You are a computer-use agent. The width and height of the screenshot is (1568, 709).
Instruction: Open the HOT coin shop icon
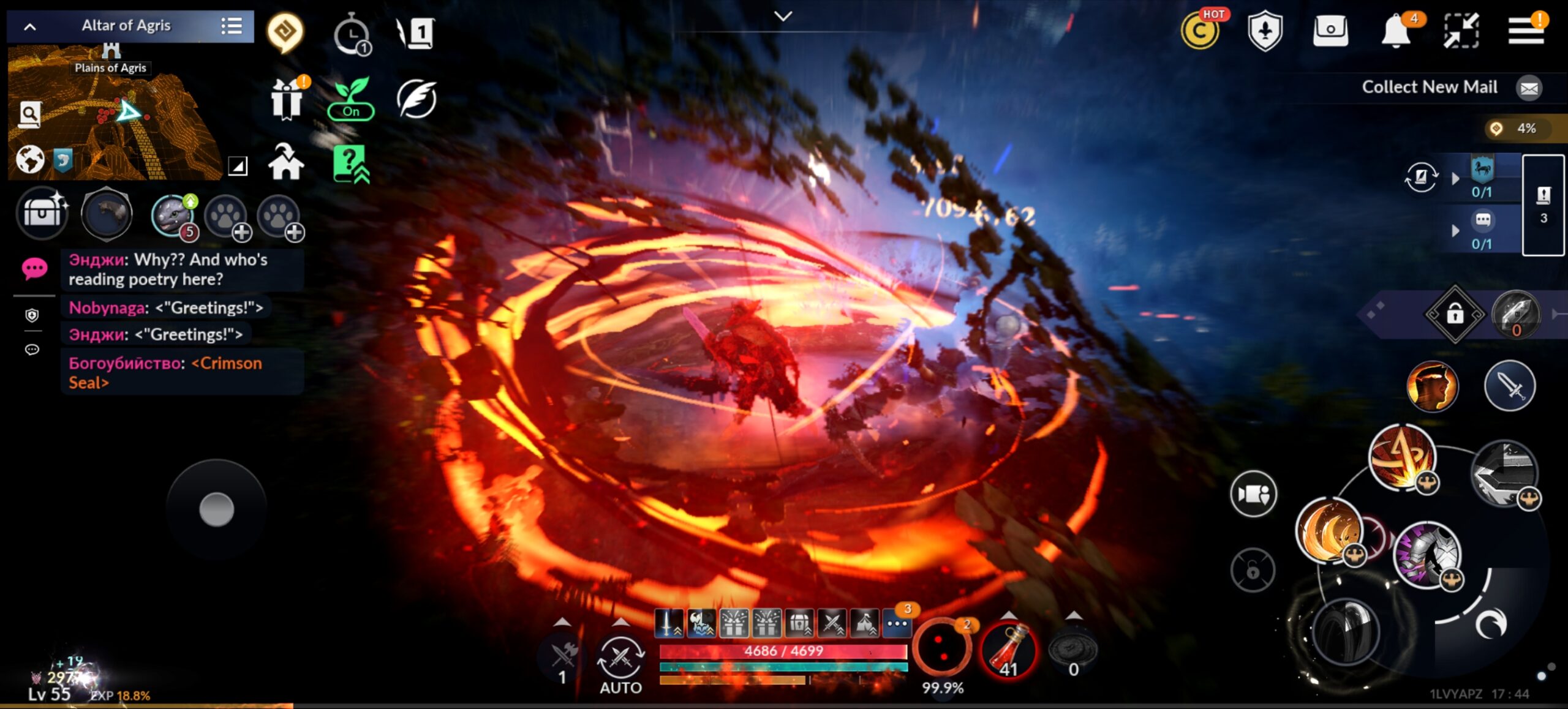point(1200,31)
